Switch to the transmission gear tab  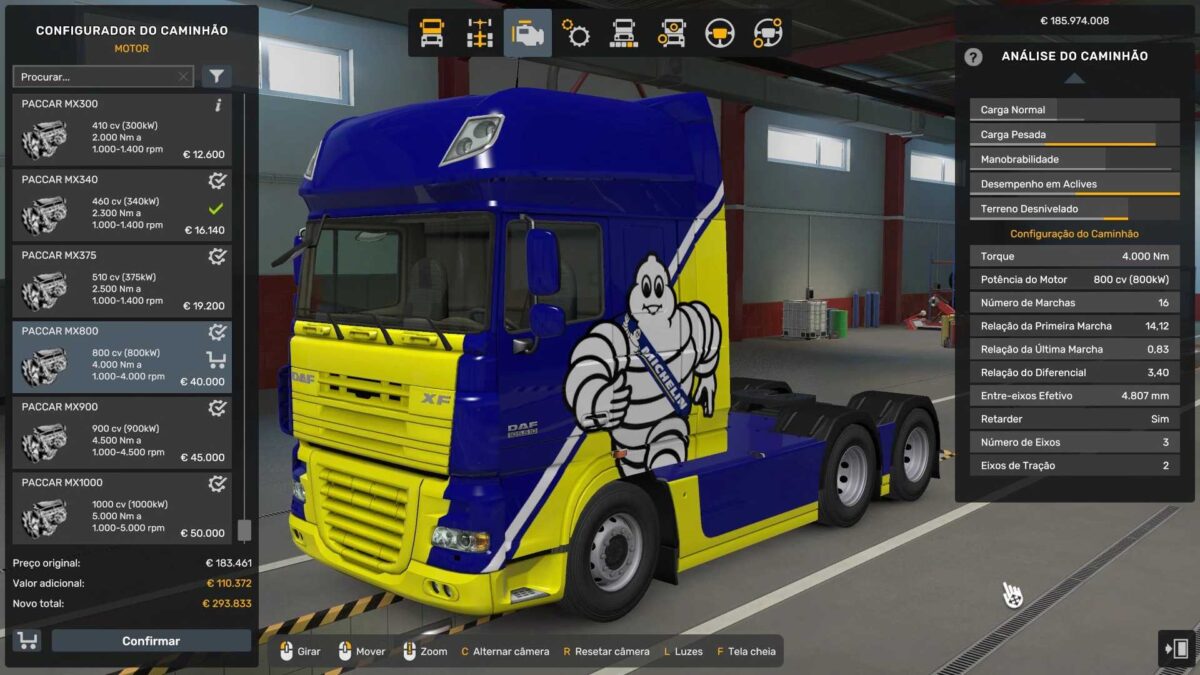pos(576,33)
